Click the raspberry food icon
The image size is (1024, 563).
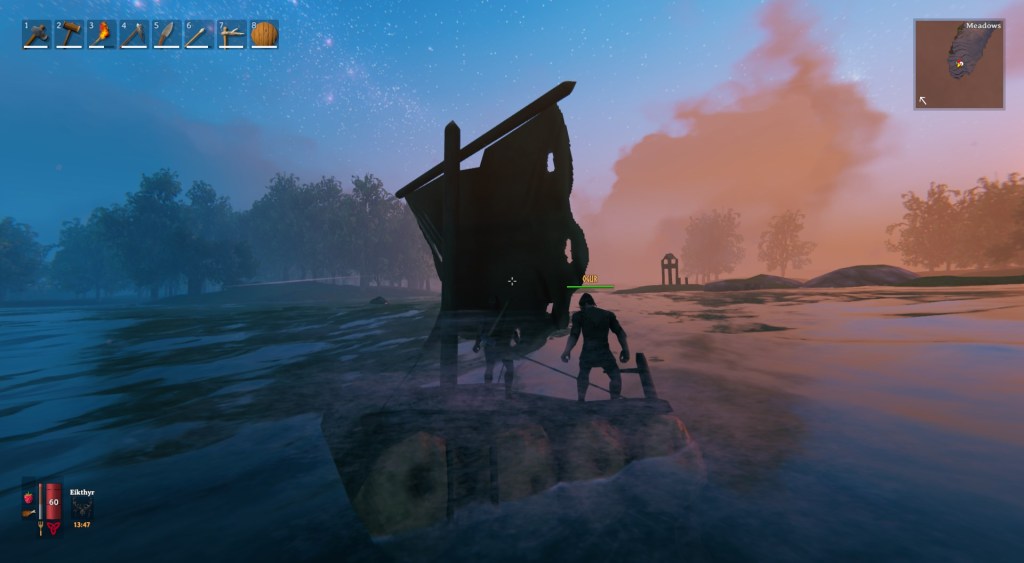pyautogui.click(x=28, y=496)
